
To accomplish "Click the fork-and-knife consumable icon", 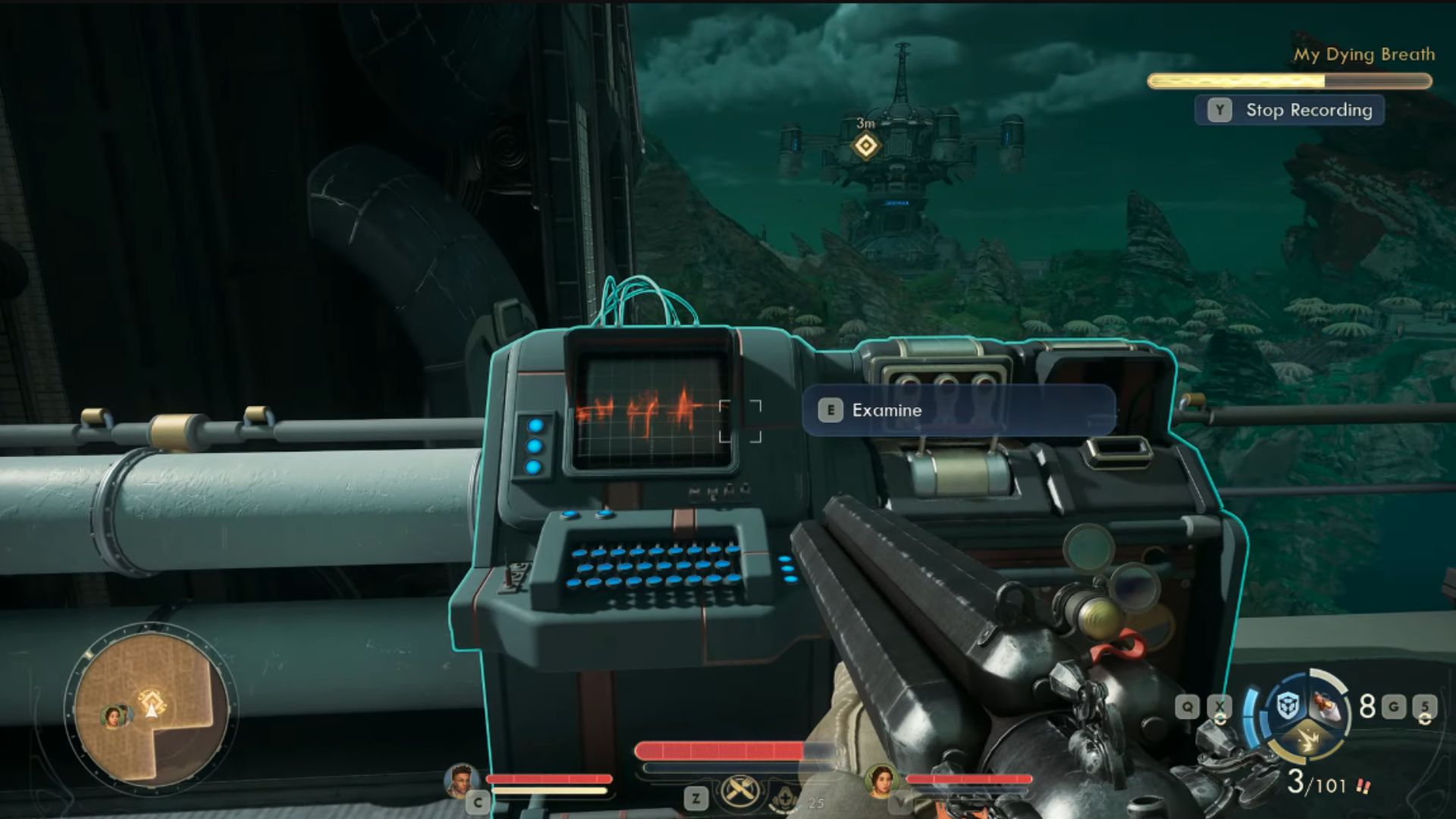I will coord(741,790).
